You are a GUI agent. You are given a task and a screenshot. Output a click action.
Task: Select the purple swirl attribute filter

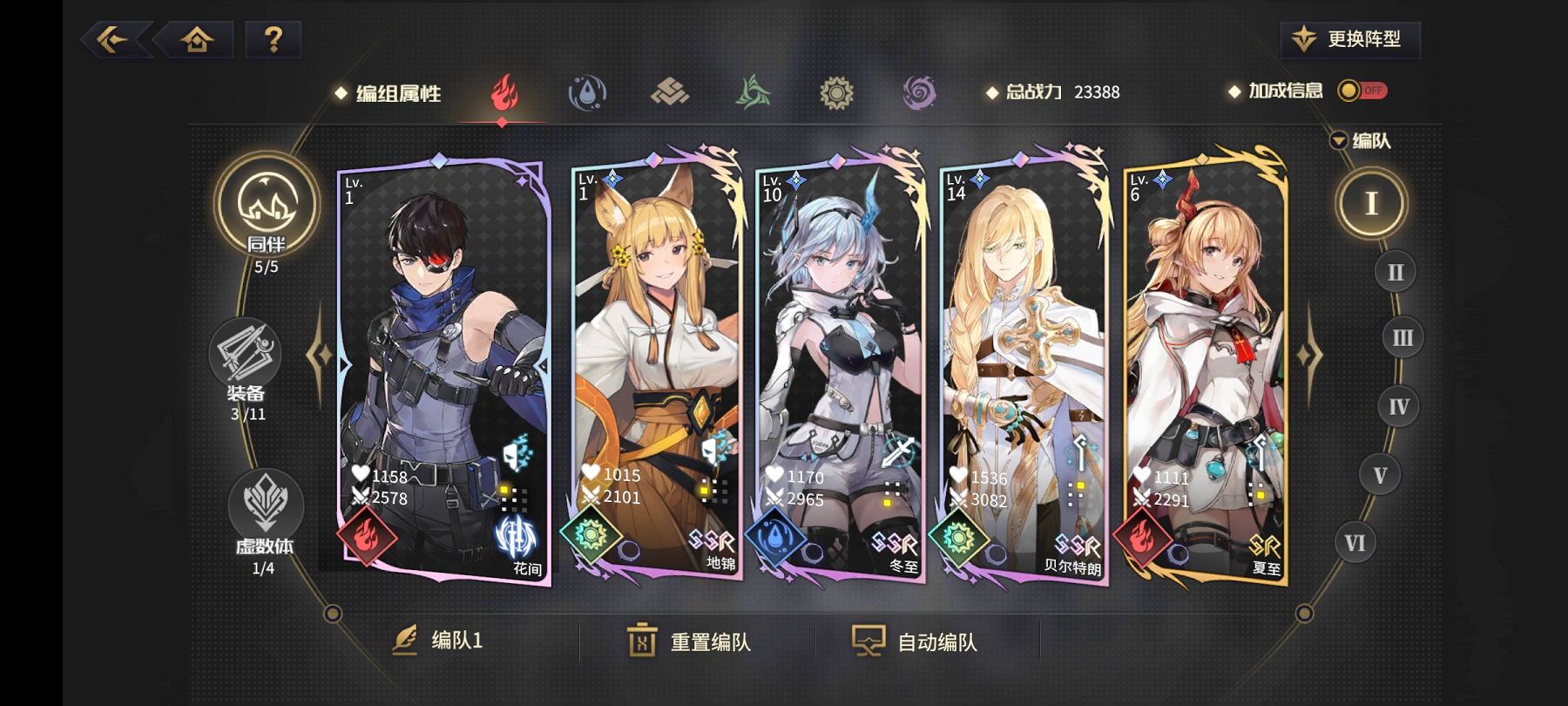coord(919,92)
